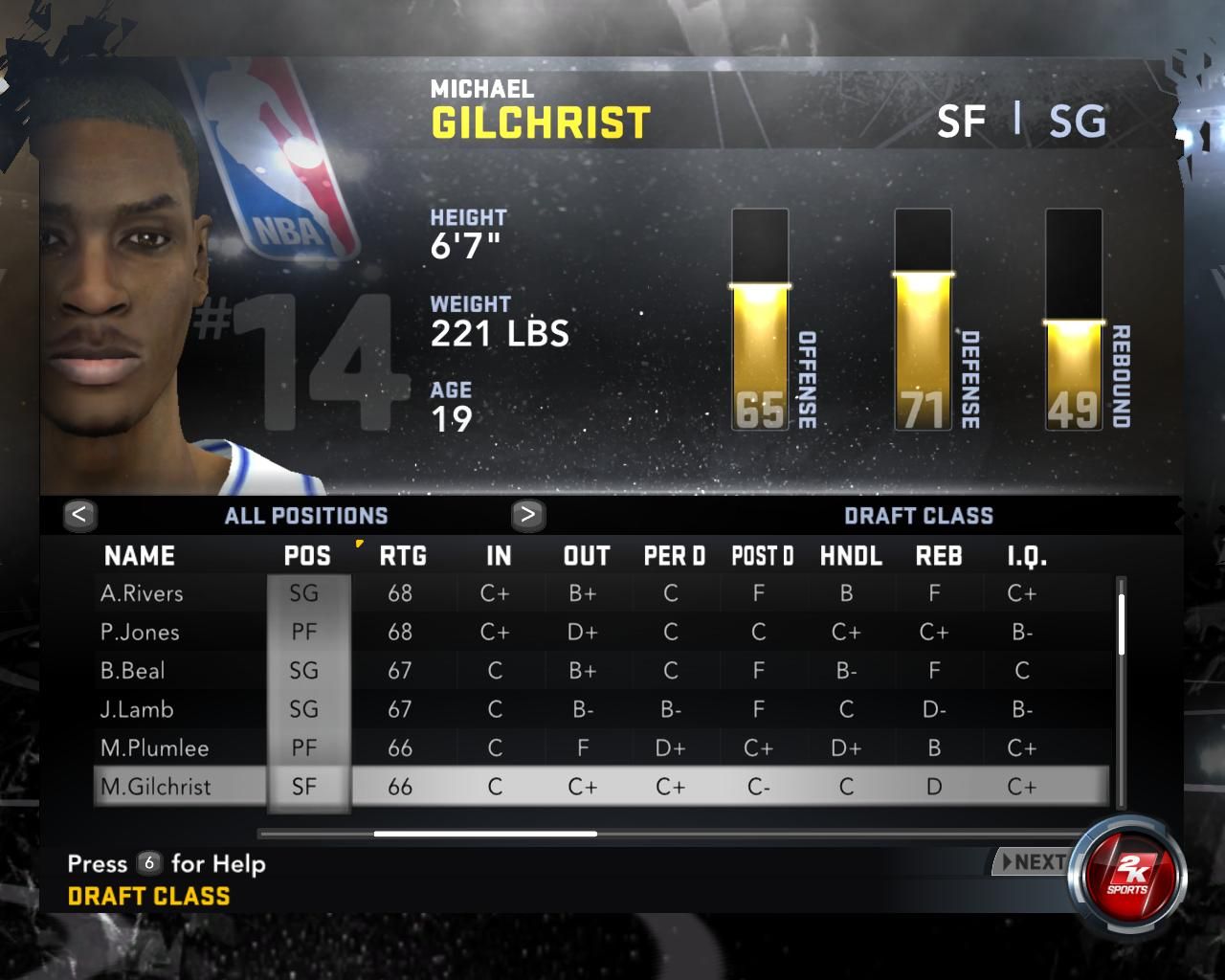Sort the draft class by RTG

403,556
